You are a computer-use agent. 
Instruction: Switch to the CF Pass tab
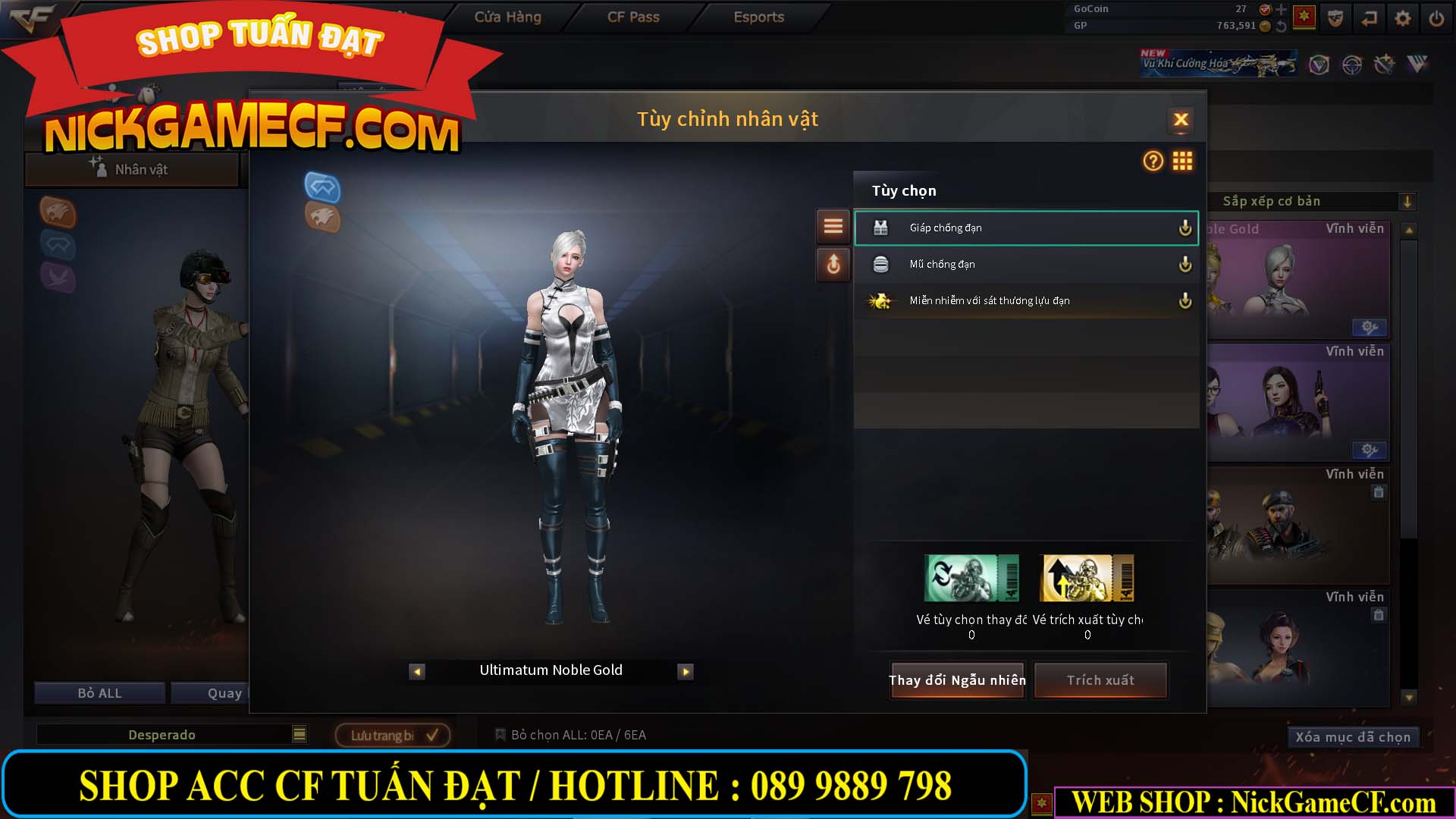[x=633, y=17]
